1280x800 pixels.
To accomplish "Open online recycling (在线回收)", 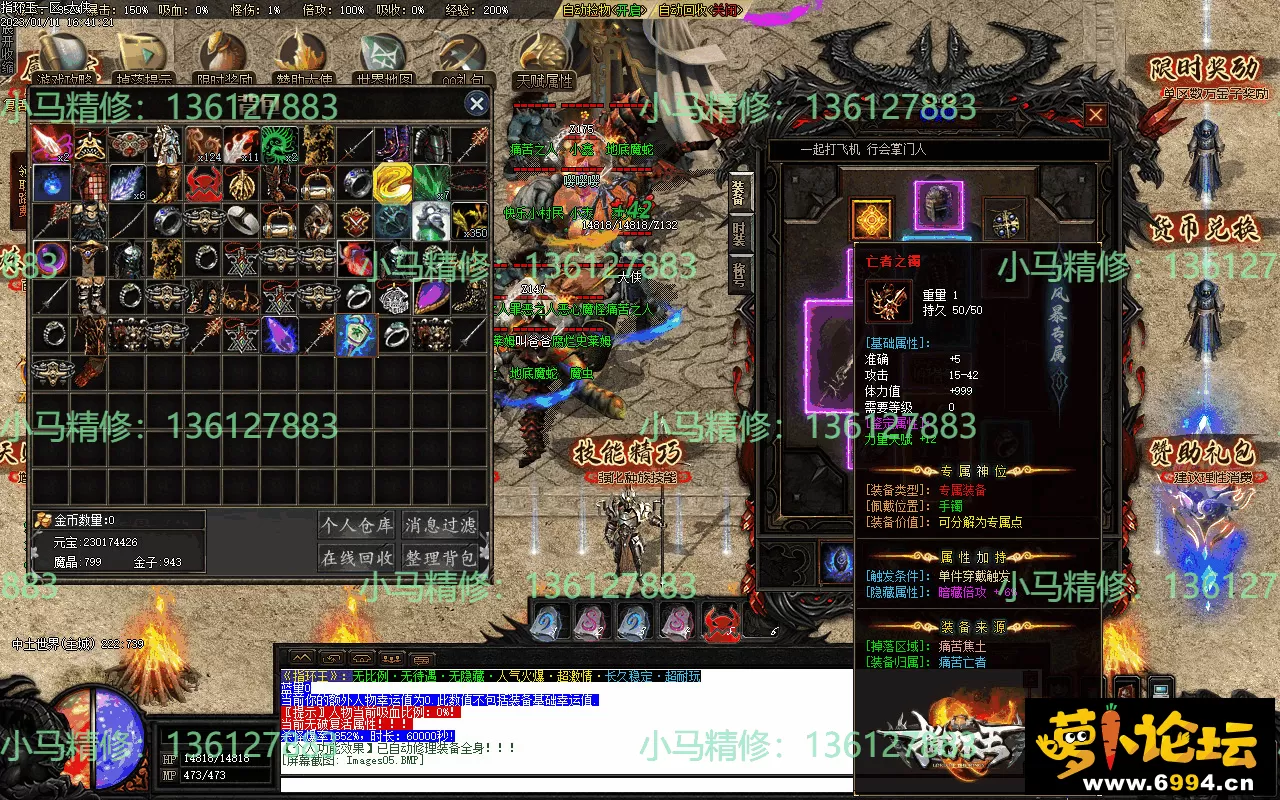I will tap(357, 557).
